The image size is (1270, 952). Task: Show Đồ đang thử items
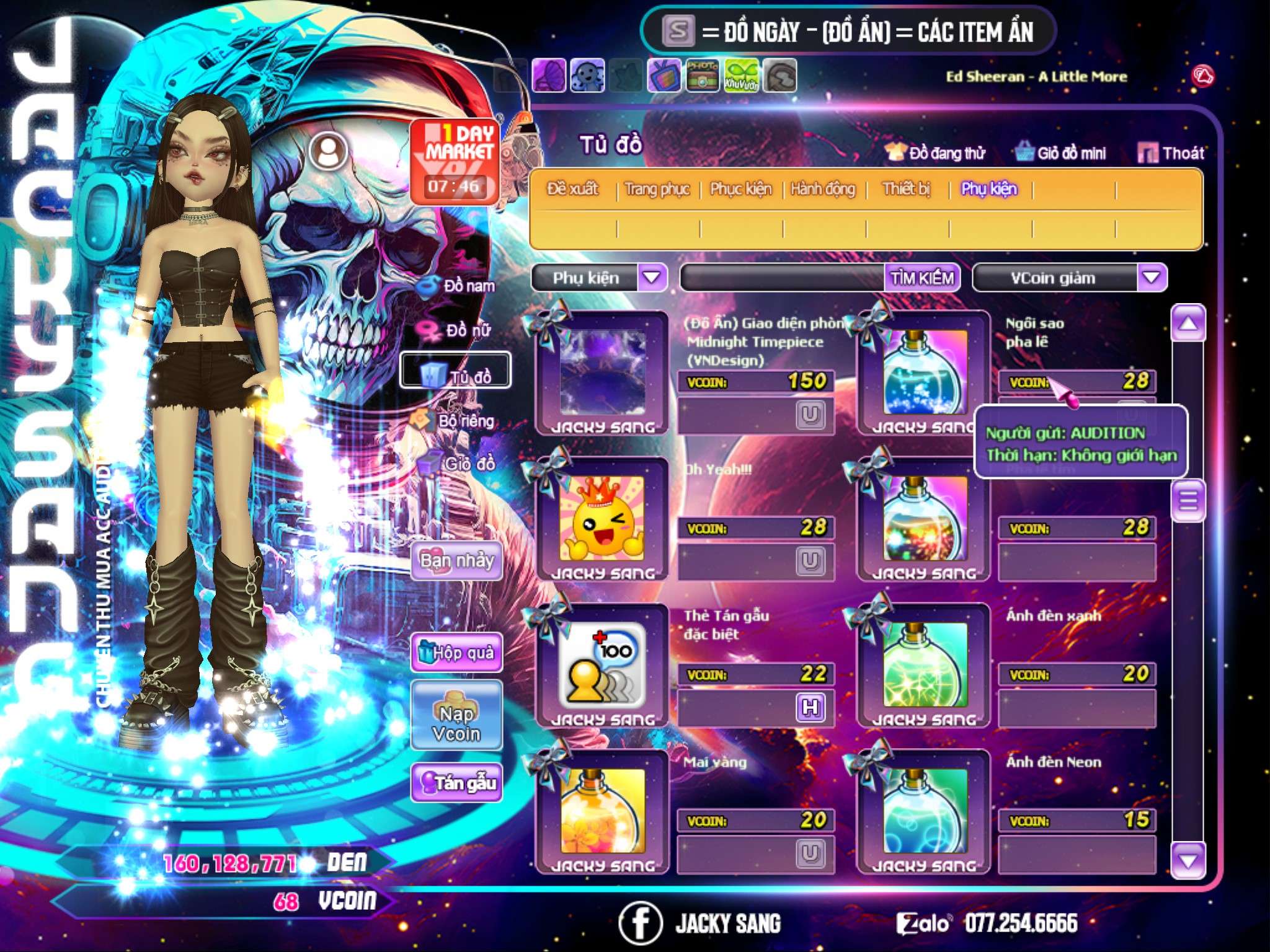point(935,153)
